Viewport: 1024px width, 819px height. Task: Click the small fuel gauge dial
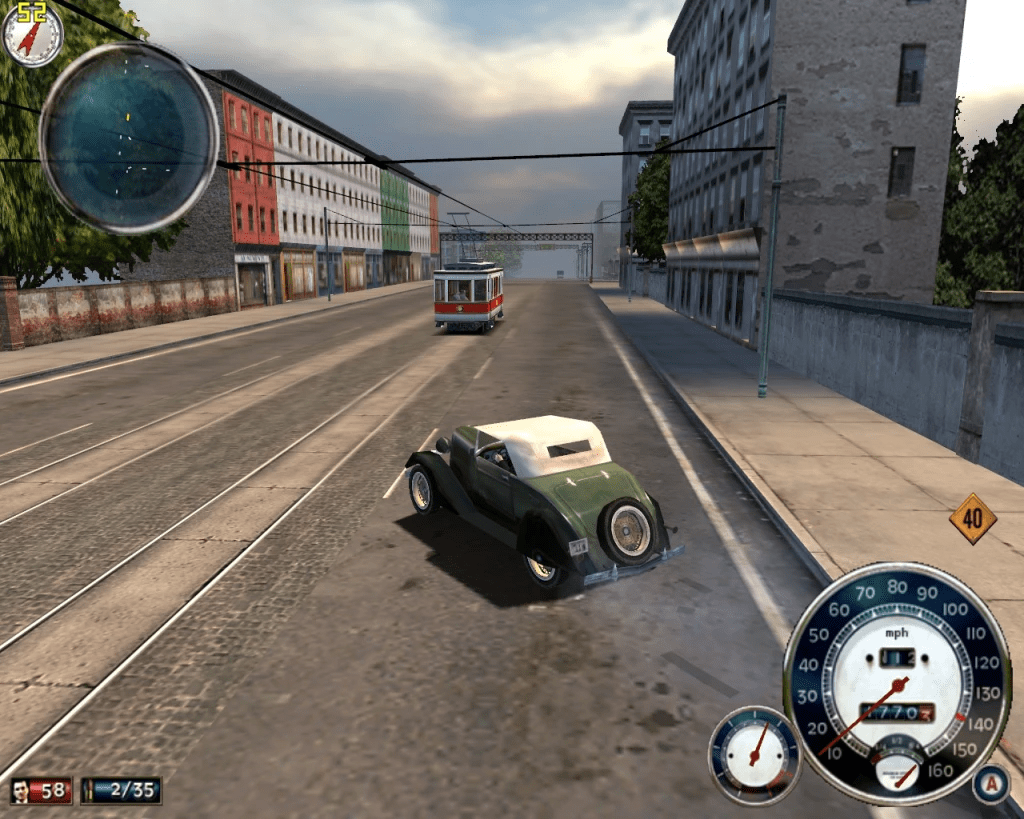(x=755, y=755)
